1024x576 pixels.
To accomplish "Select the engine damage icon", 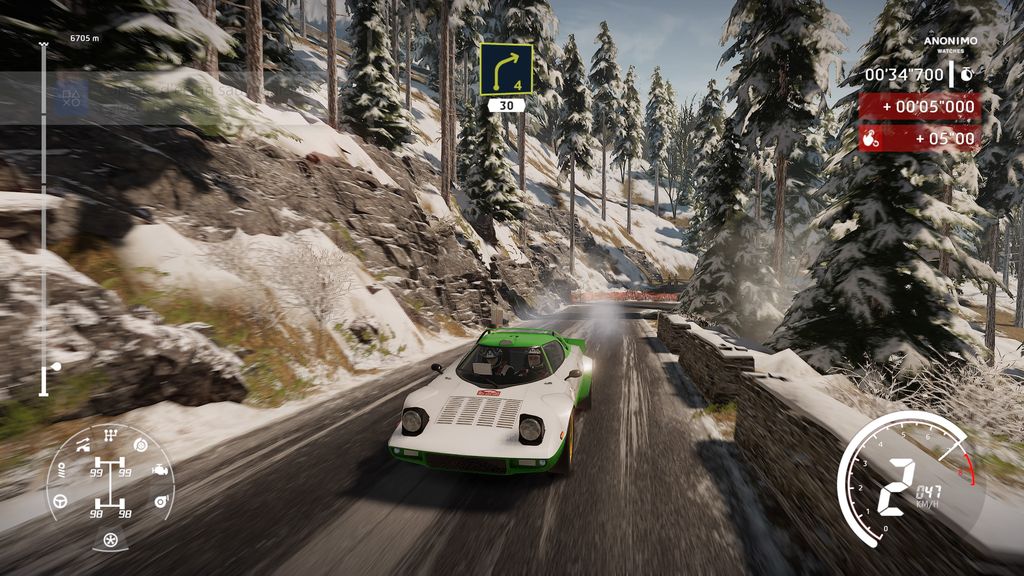I will (x=160, y=468).
